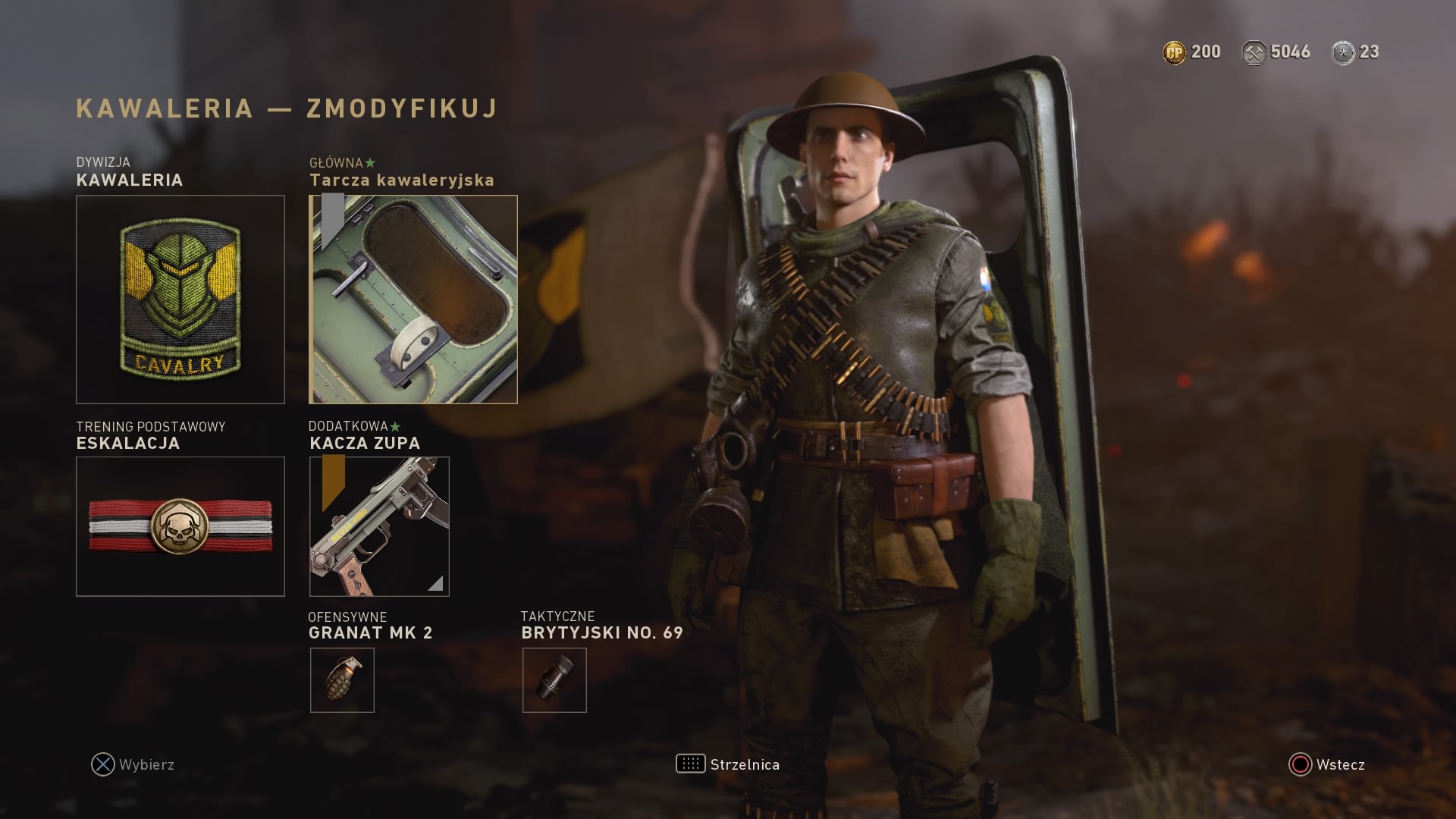The image size is (1456, 819).
Task: Choose the Eskalacja basic training slot
Action: (180, 526)
